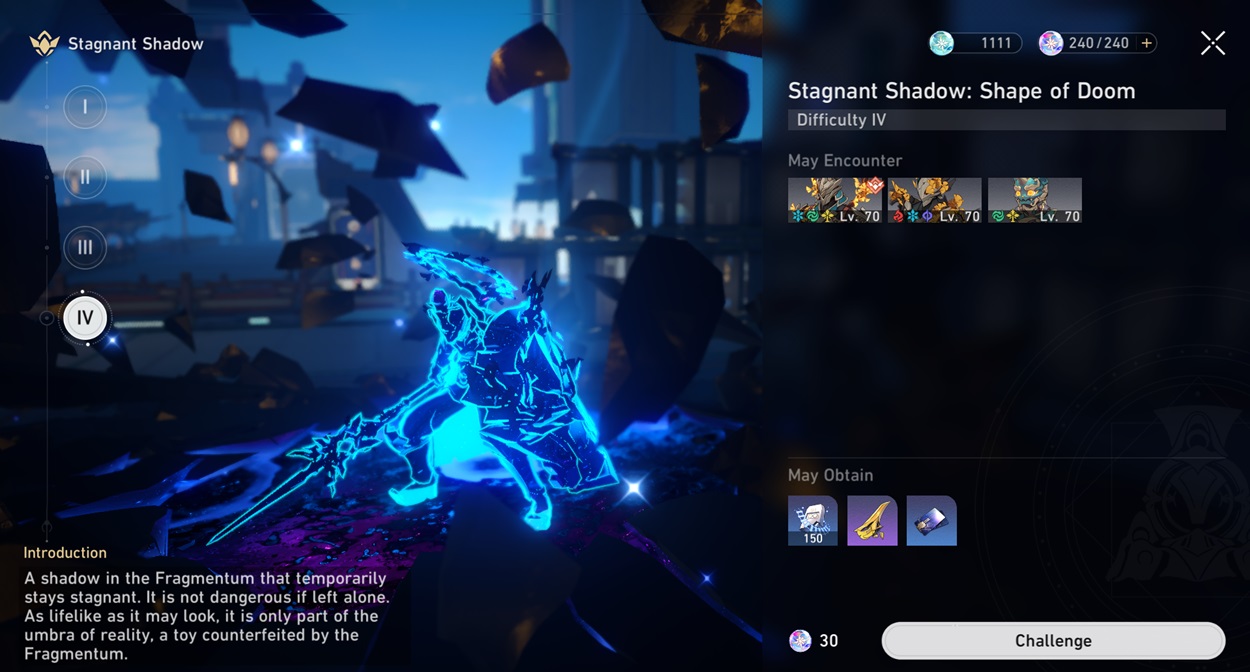Open the blue credit card reward details
The width and height of the screenshot is (1250, 672).
click(x=932, y=521)
